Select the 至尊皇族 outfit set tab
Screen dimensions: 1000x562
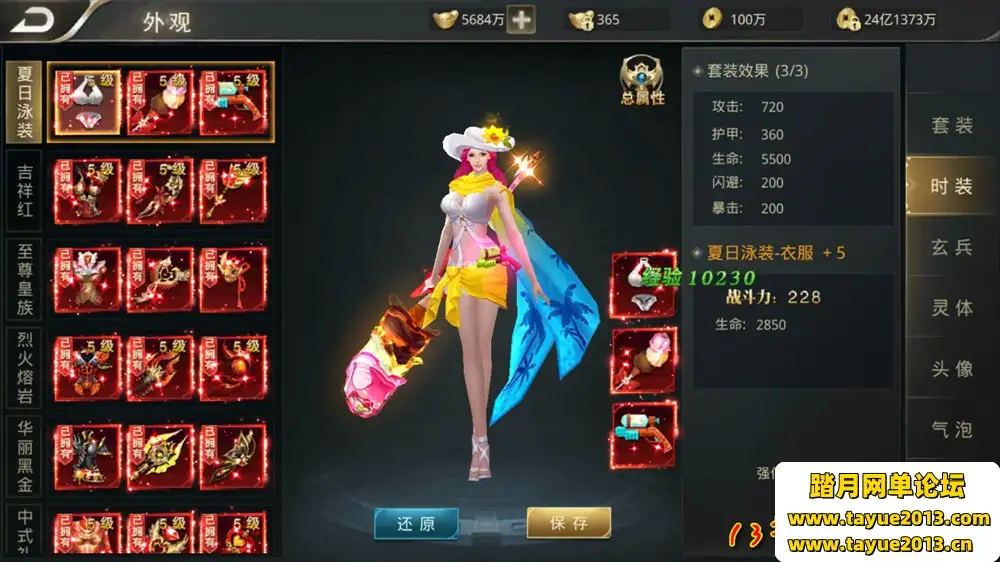click(25, 278)
